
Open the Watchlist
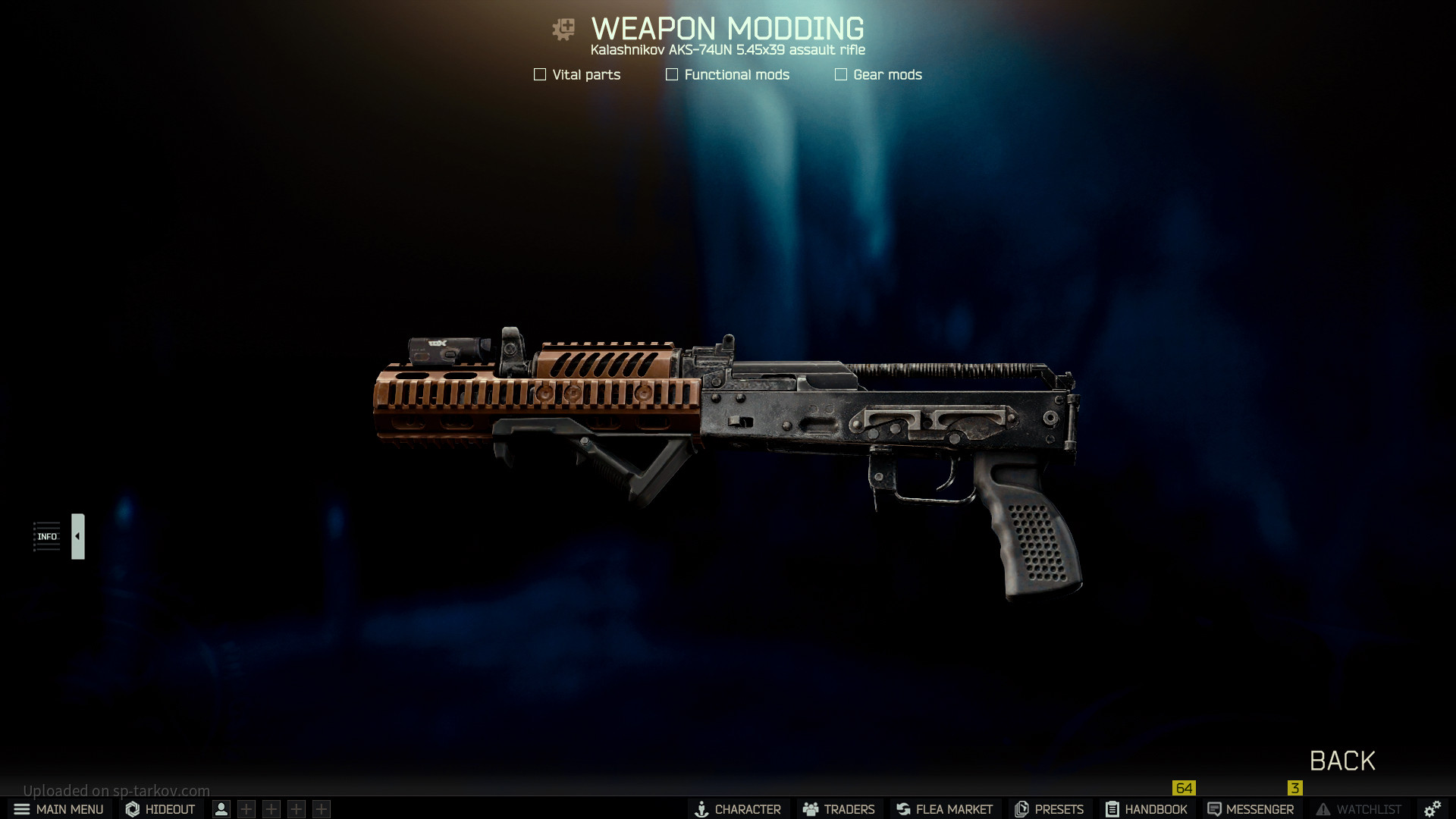[1358, 809]
